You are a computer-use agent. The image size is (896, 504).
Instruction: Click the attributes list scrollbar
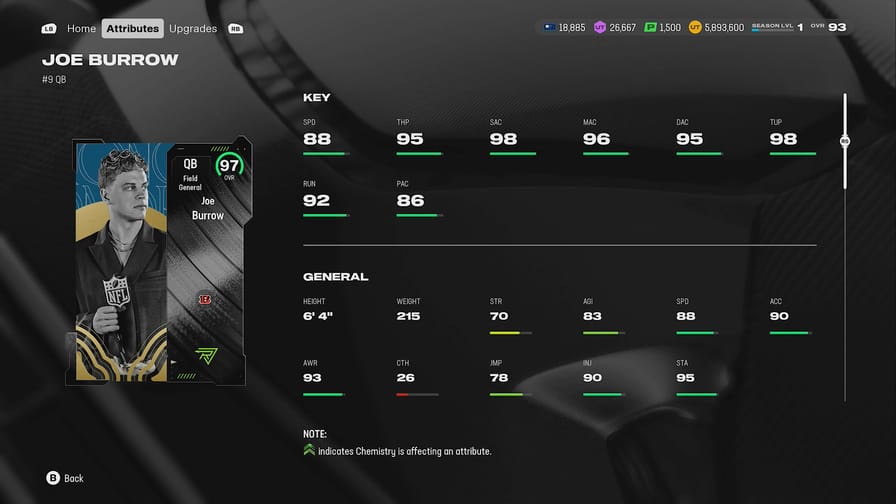pyautogui.click(x=845, y=142)
